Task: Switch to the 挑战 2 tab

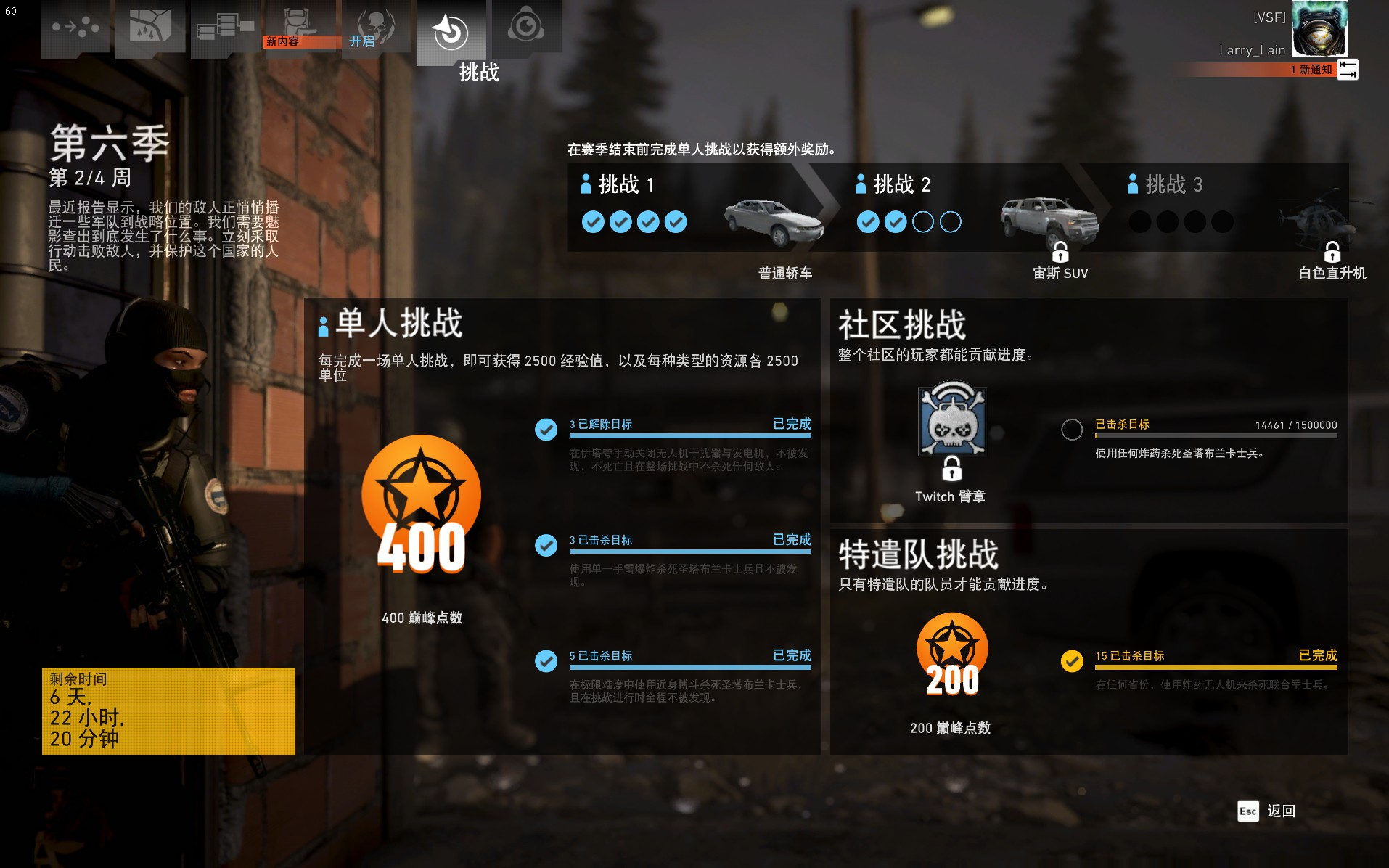Action: 900,185
